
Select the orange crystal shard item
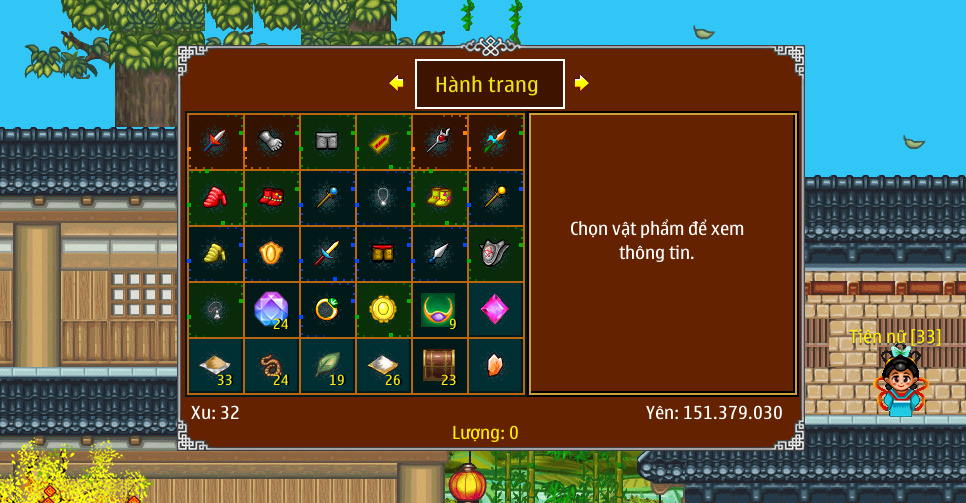(495, 366)
